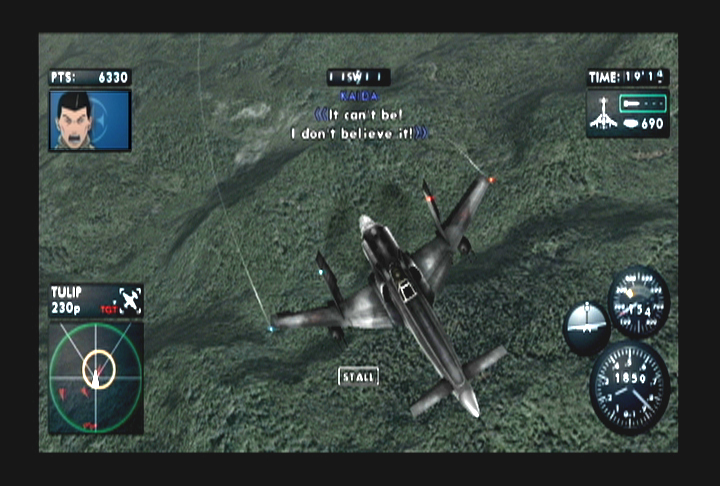
Task: Click the STALL warning indicator
Action: [x=358, y=377]
